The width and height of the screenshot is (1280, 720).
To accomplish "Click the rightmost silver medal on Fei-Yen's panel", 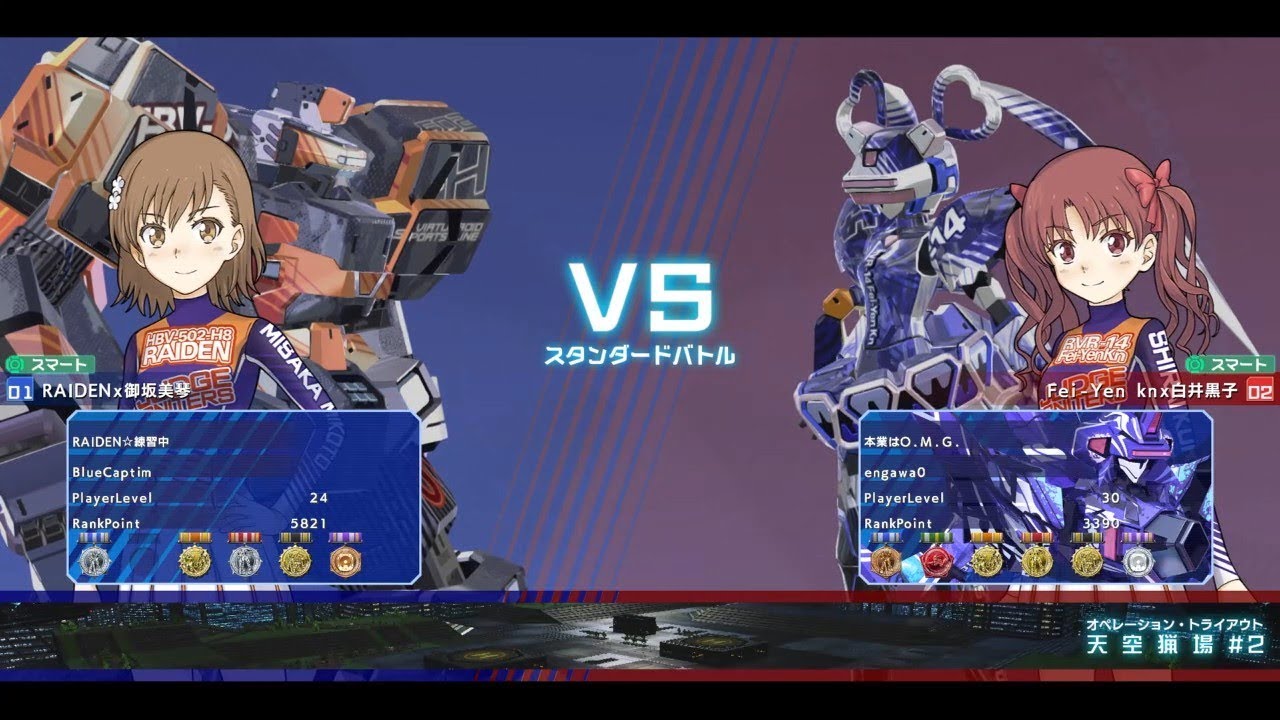I will [x=1137, y=560].
